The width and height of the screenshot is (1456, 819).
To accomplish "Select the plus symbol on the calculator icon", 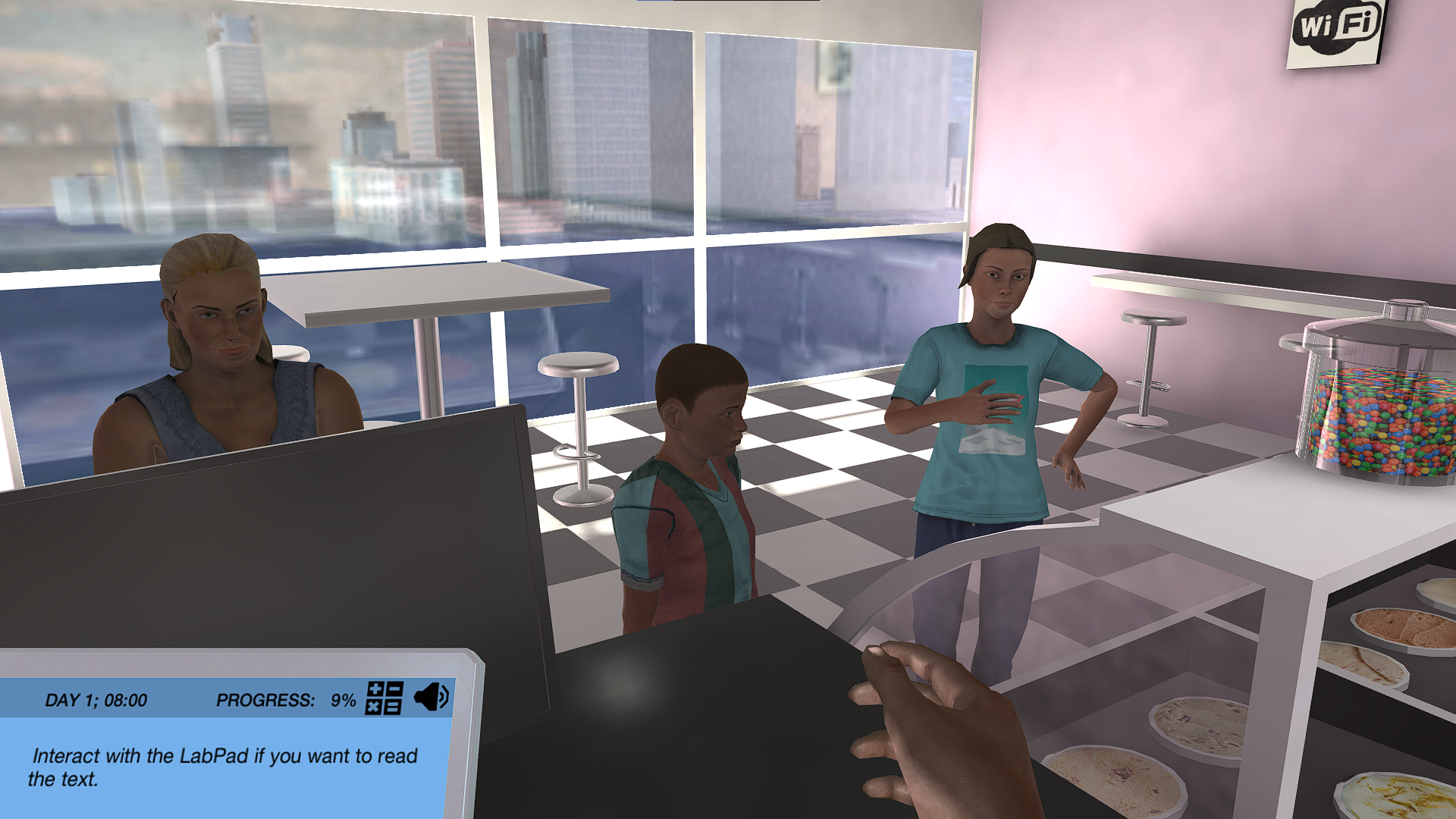I will click(x=375, y=689).
